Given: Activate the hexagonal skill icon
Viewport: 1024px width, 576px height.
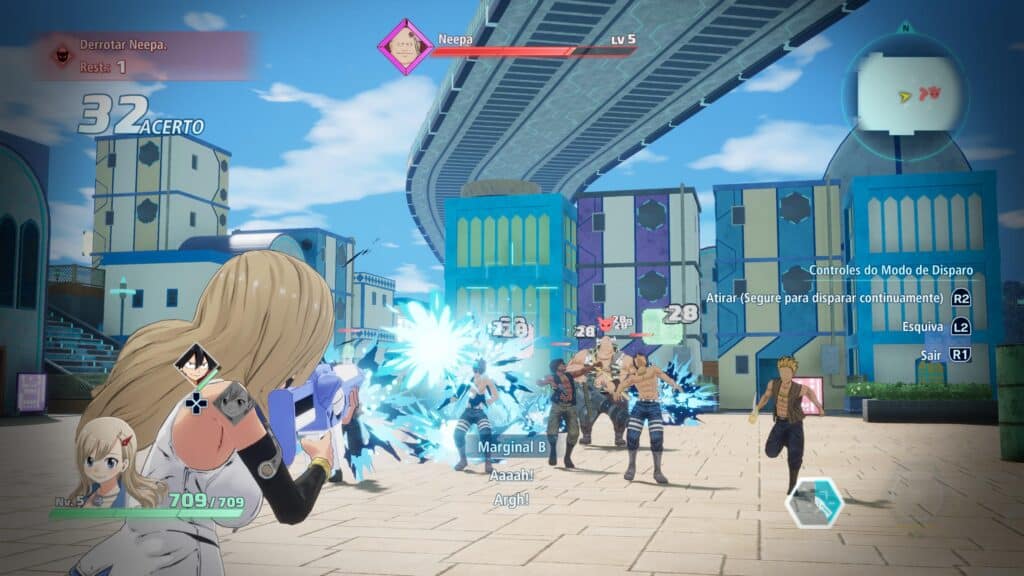Looking at the screenshot, I should [x=813, y=501].
